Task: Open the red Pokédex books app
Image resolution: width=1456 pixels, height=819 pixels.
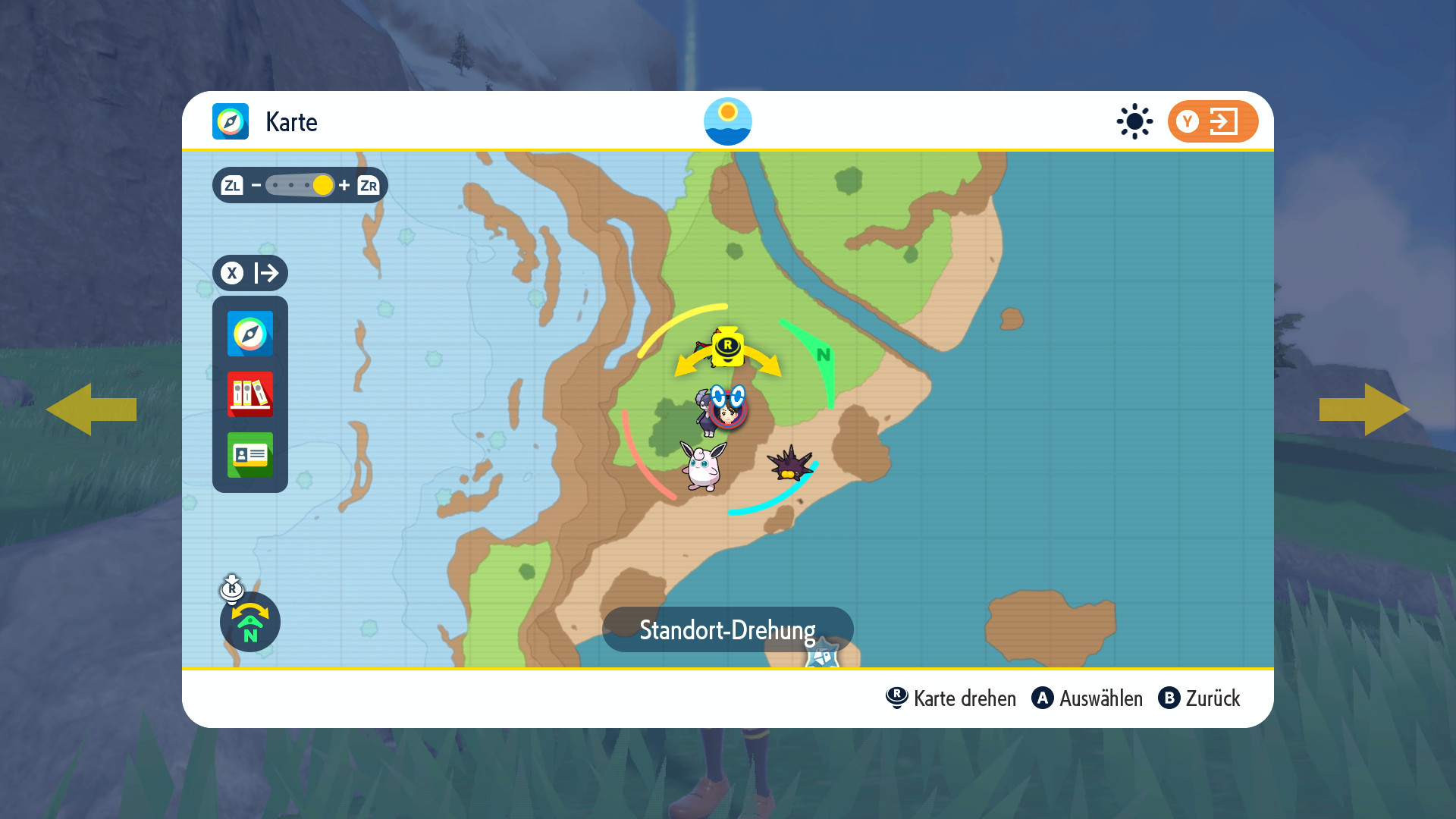Action: (x=250, y=394)
